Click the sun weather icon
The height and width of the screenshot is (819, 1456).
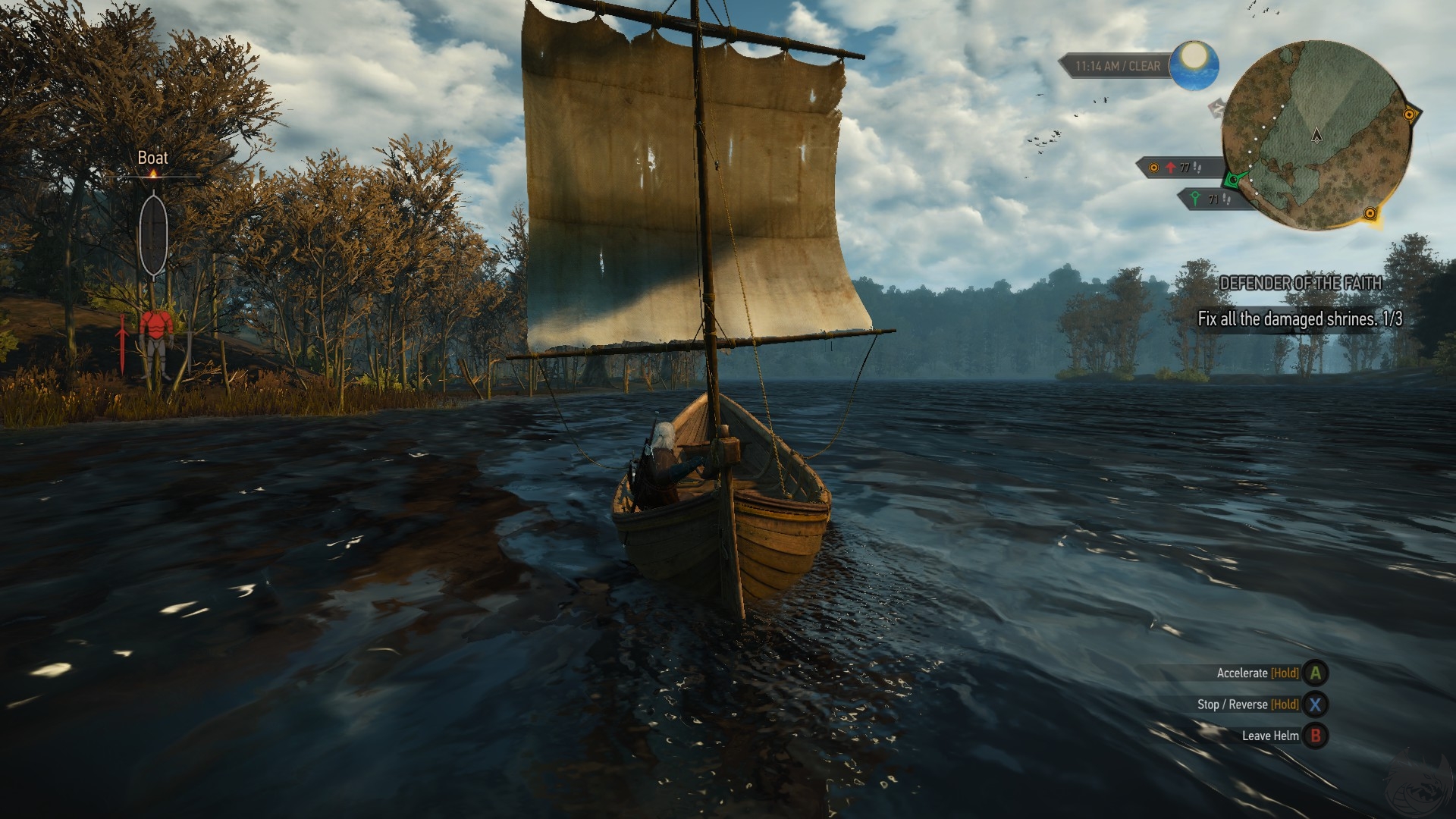(x=1194, y=64)
